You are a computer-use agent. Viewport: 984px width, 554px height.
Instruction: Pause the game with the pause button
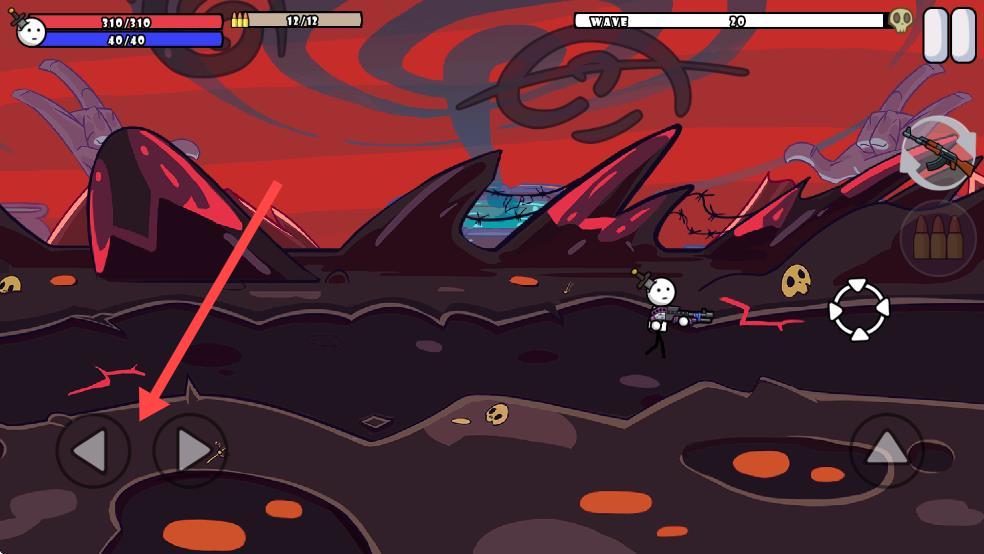tap(949, 36)
